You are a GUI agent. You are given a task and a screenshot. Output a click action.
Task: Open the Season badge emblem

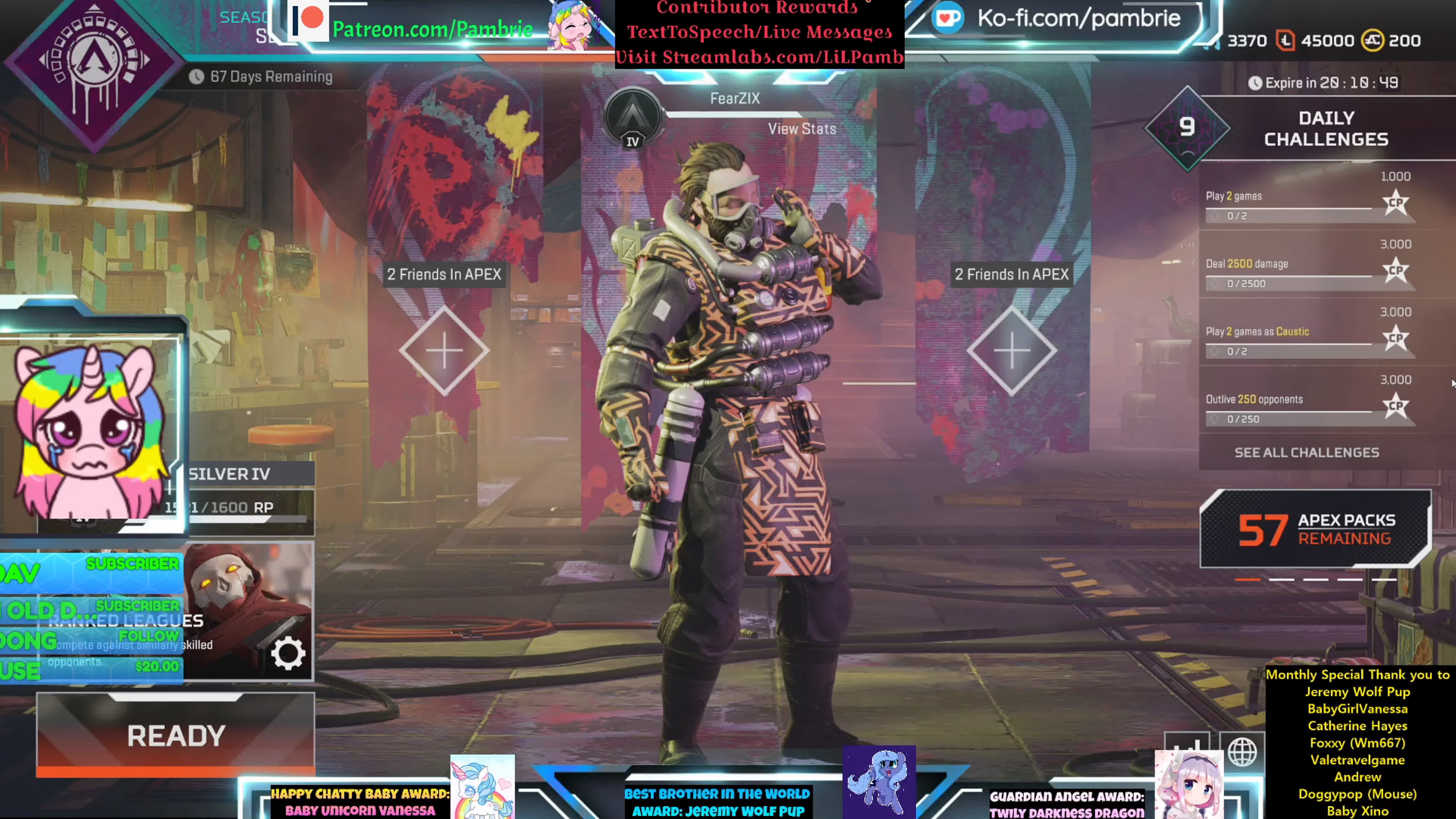(x=94, y=68)
